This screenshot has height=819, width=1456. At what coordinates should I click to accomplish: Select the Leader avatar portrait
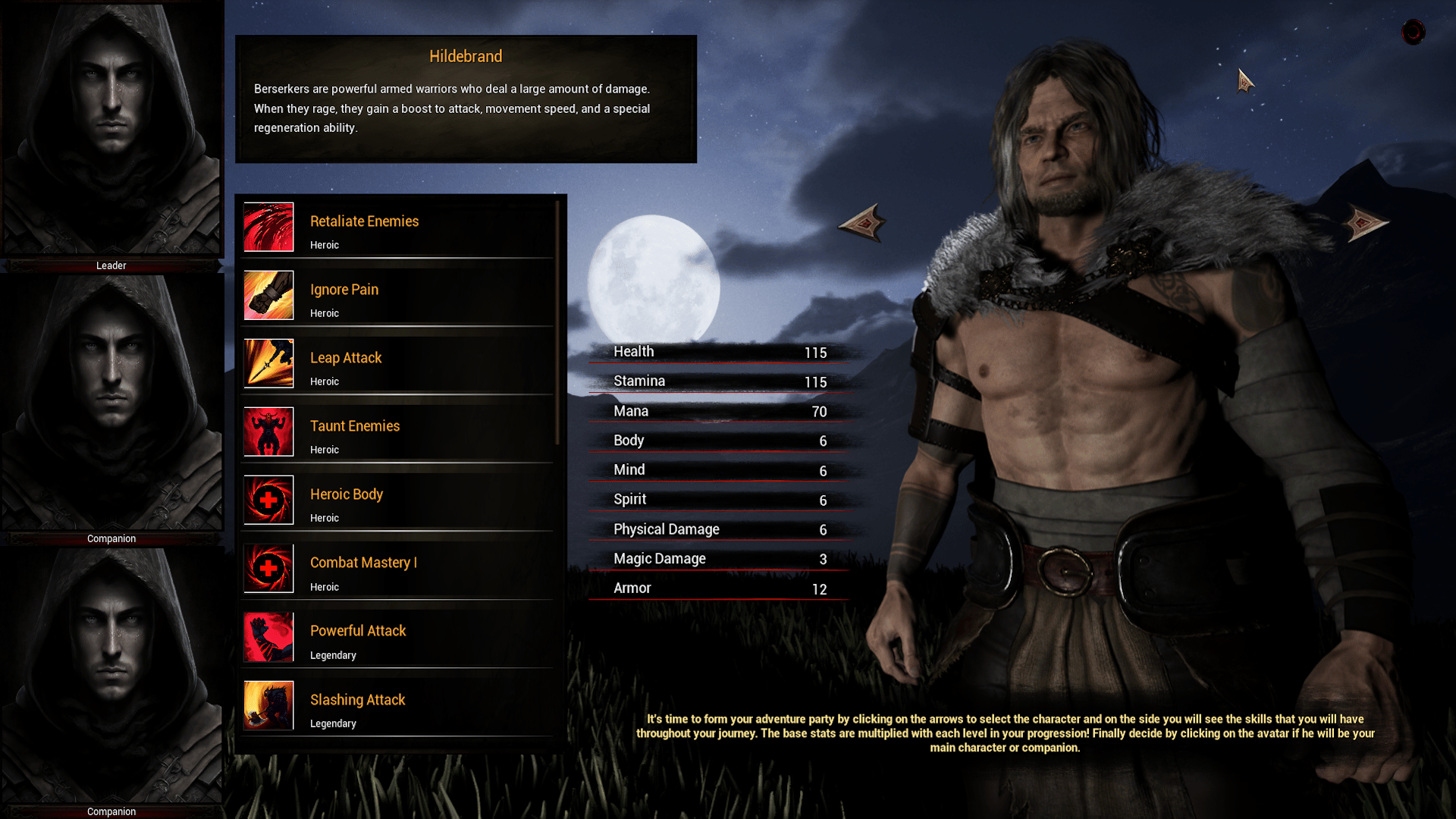tap(111, 129)
